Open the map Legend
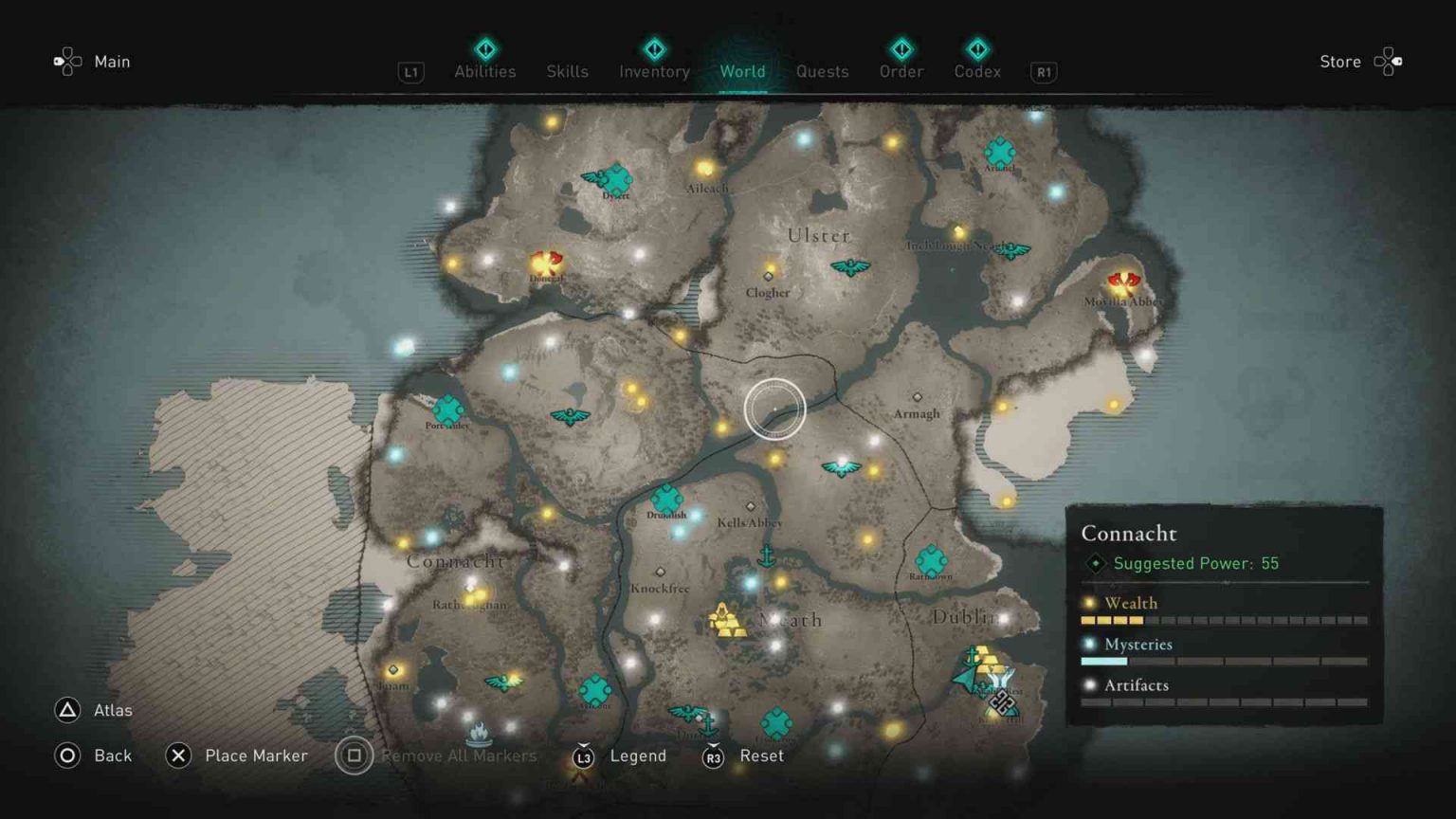Viewport: 1456px width, 819px height. [637, 755]
